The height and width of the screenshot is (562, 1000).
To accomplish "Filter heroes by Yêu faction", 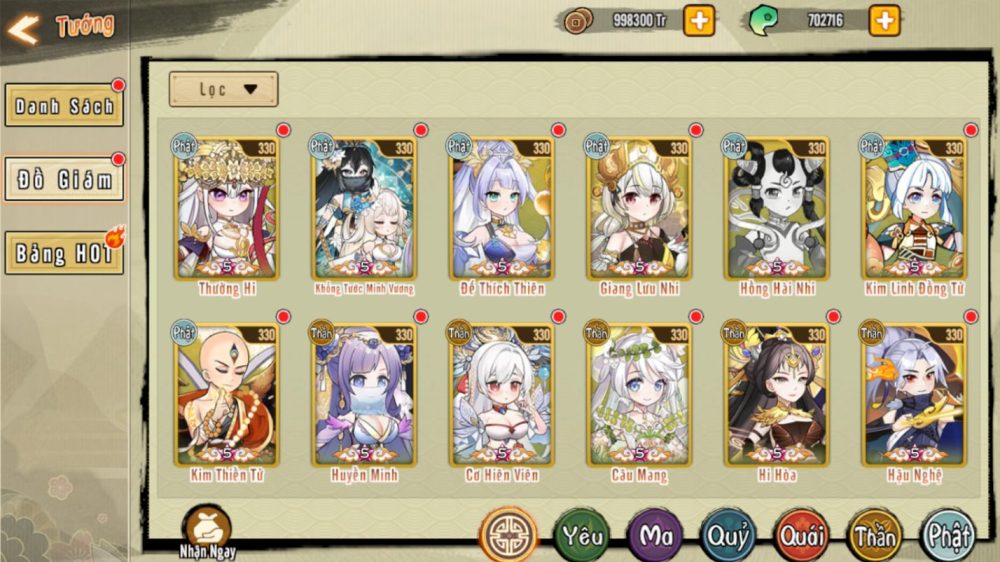I will (582, 535).
